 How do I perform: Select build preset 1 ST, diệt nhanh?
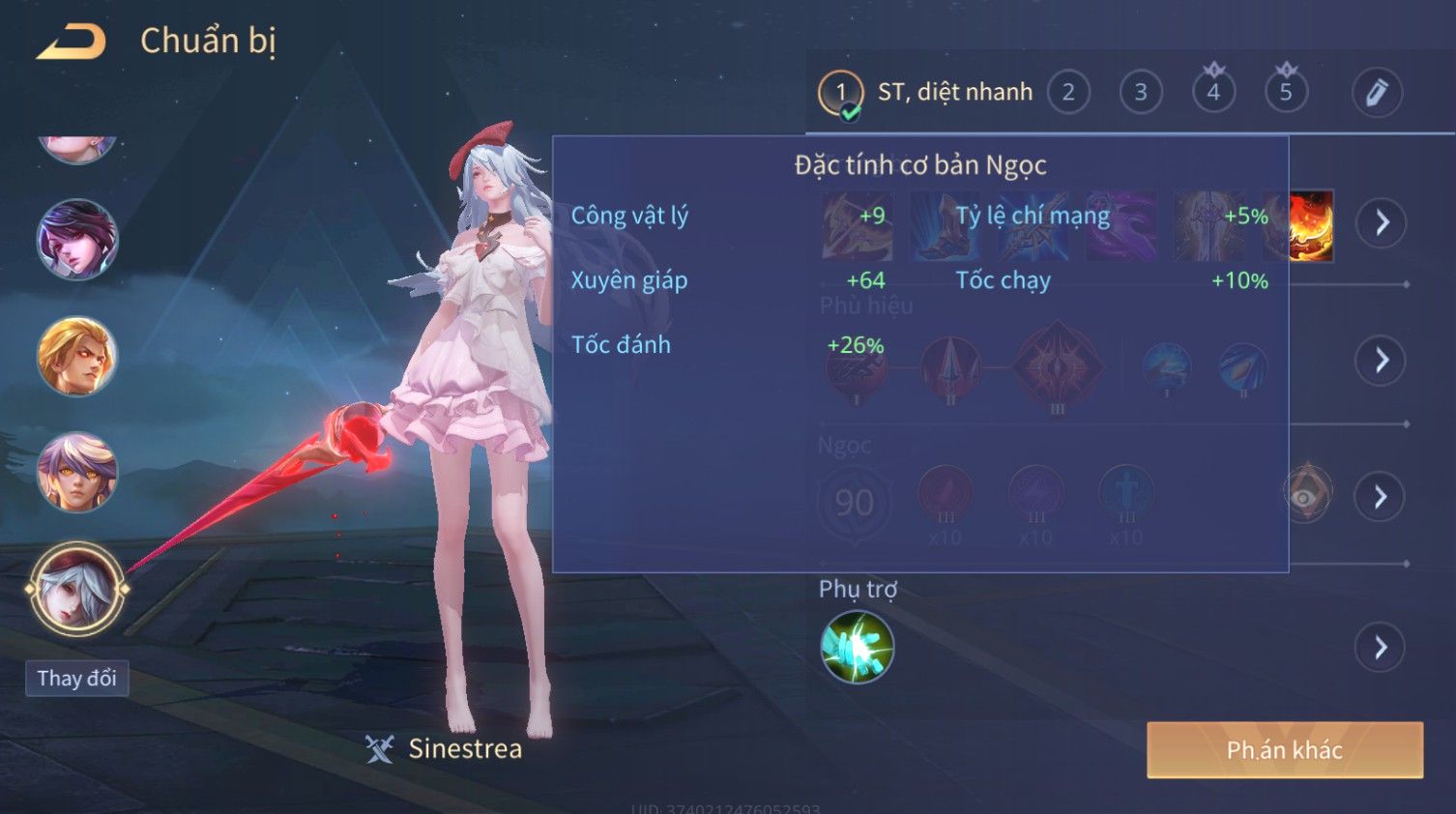(840, 93)
